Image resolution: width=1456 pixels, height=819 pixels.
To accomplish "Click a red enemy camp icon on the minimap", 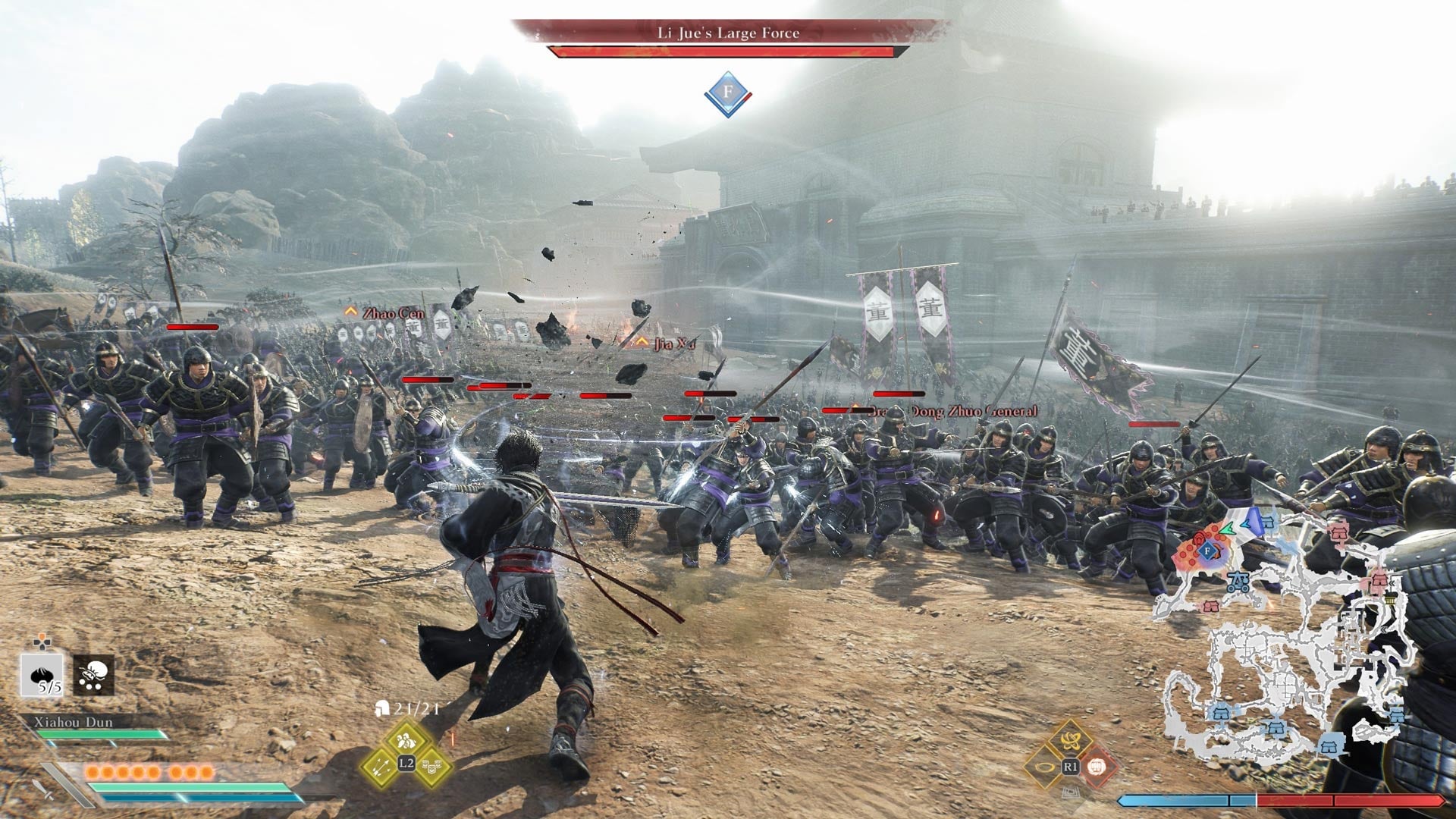I will (1339, 532).
